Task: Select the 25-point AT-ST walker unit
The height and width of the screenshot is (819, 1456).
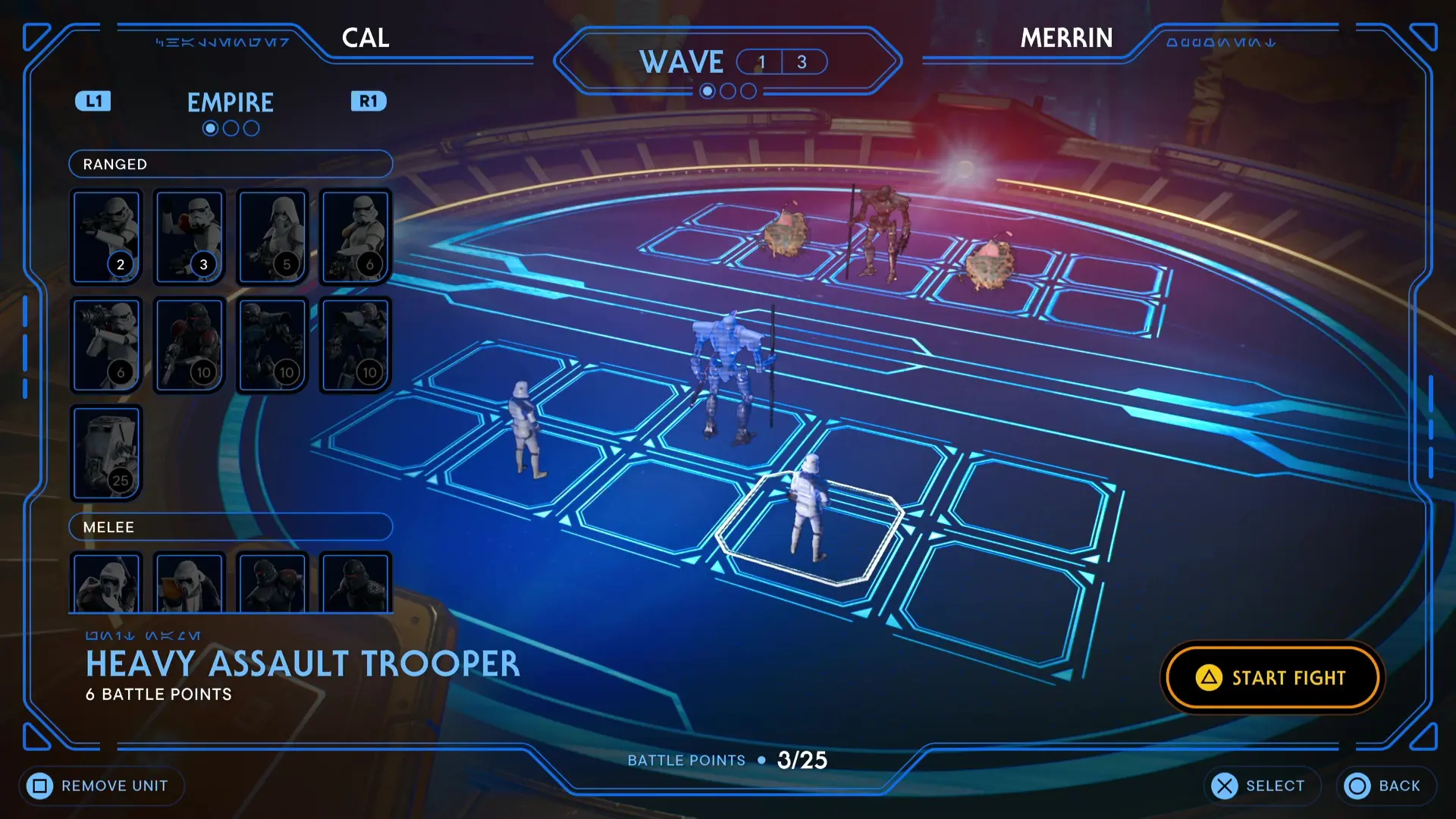Action: (x=106, y=453)
